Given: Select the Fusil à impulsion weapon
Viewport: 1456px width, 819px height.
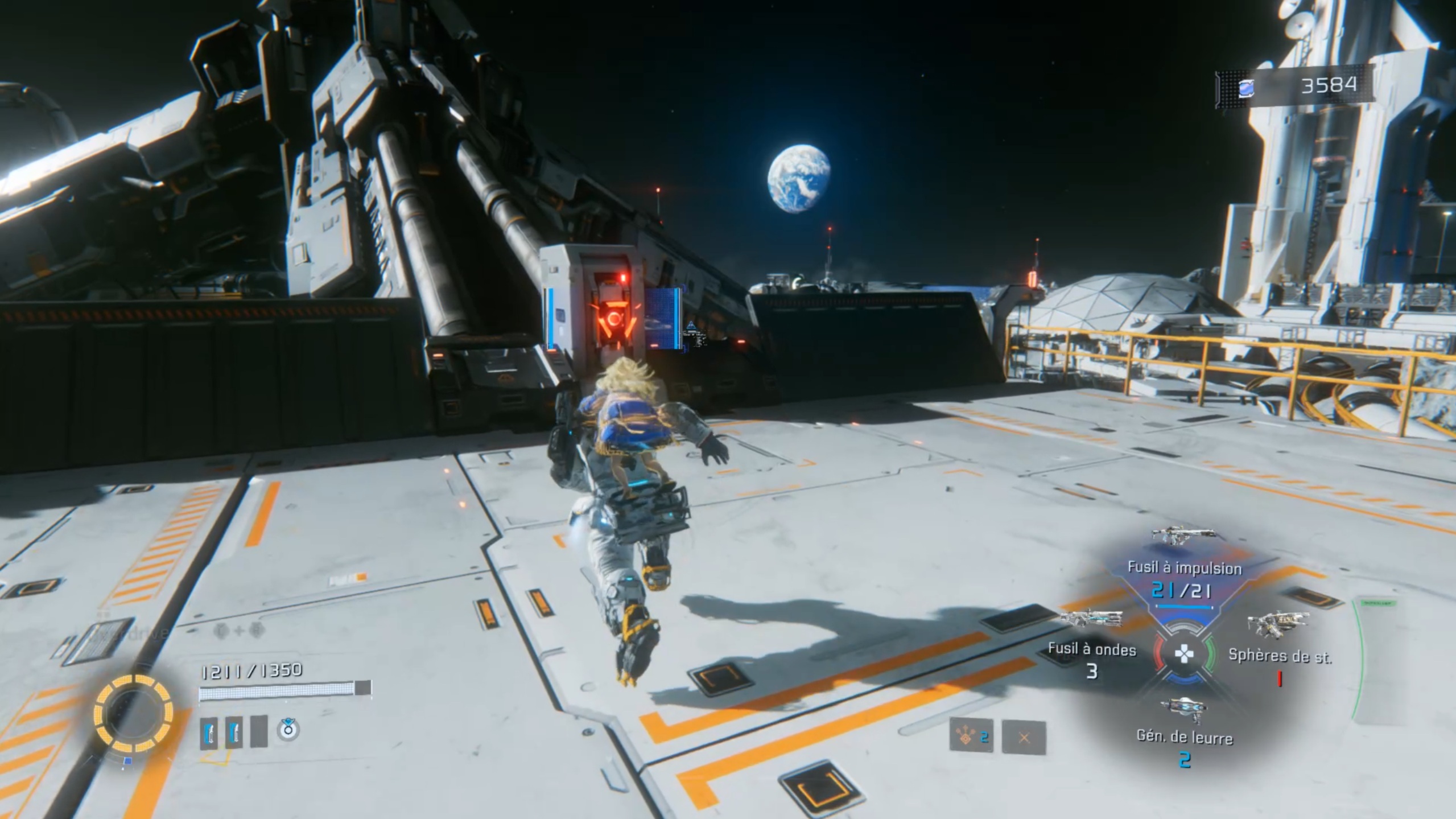Looking at the screenshot, I should pyautogui.click(x=1184, y=567).
